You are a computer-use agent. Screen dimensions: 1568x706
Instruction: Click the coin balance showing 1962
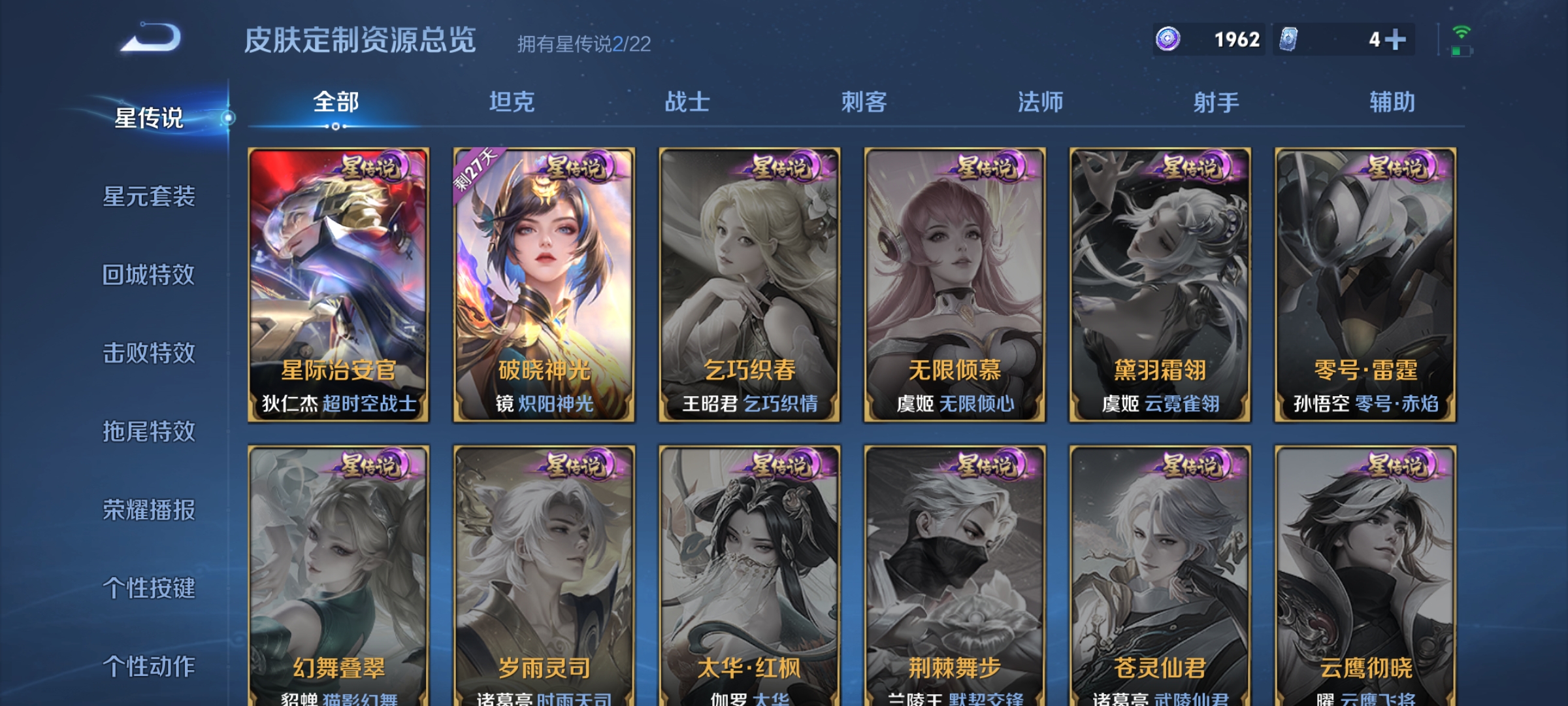coord(1236,39)
